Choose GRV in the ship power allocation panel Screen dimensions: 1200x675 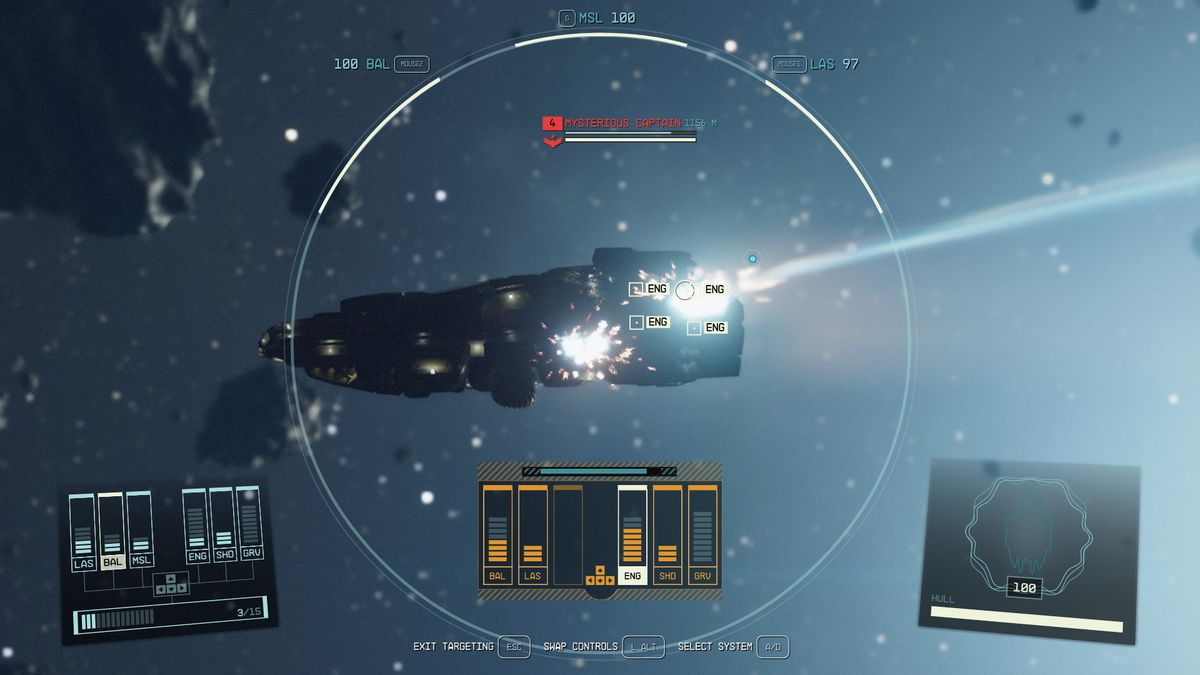(x=250, y=551)
